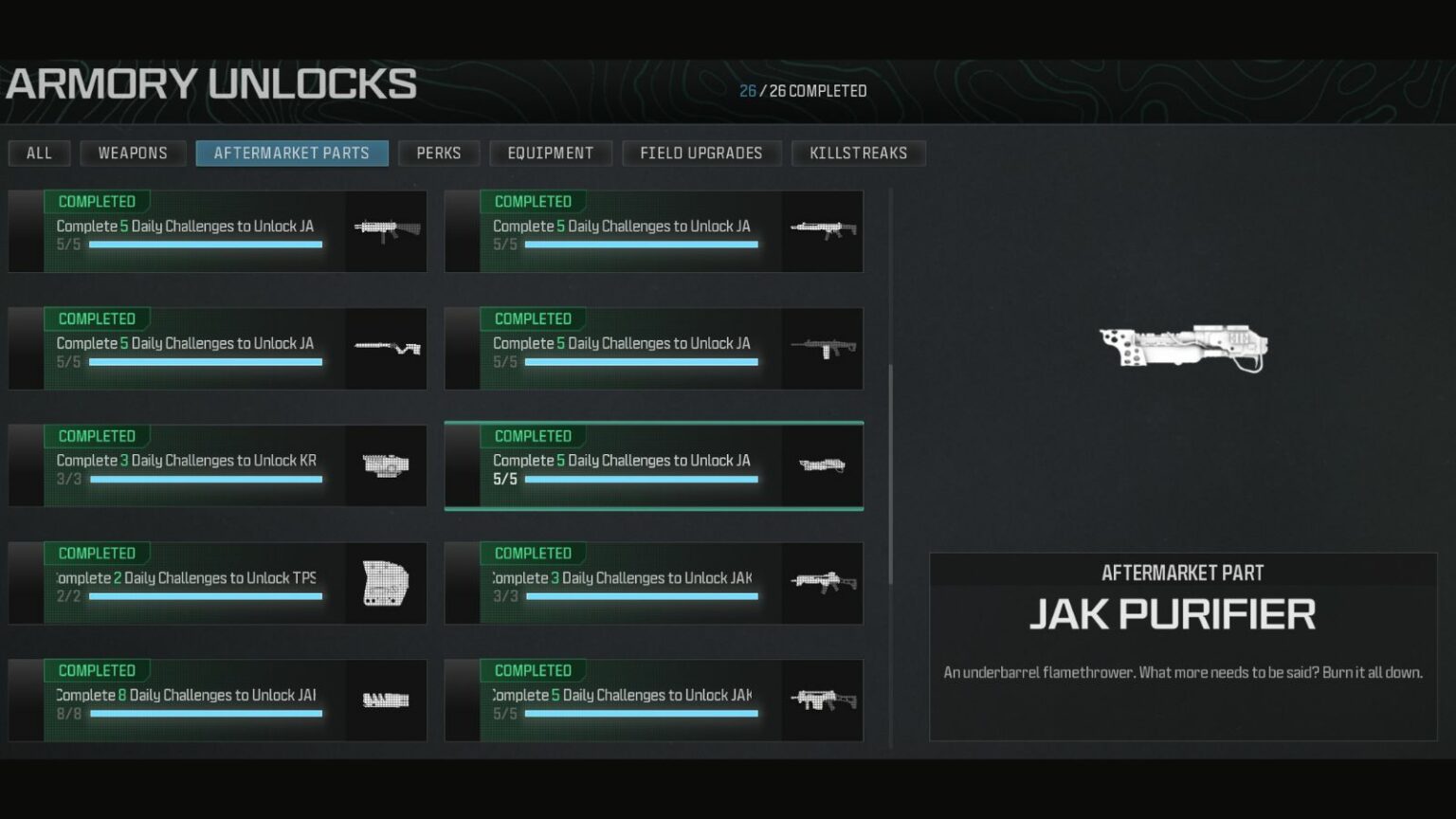
Task: Switch to the EQUIPMENT tab
Action: pos(551,153)
